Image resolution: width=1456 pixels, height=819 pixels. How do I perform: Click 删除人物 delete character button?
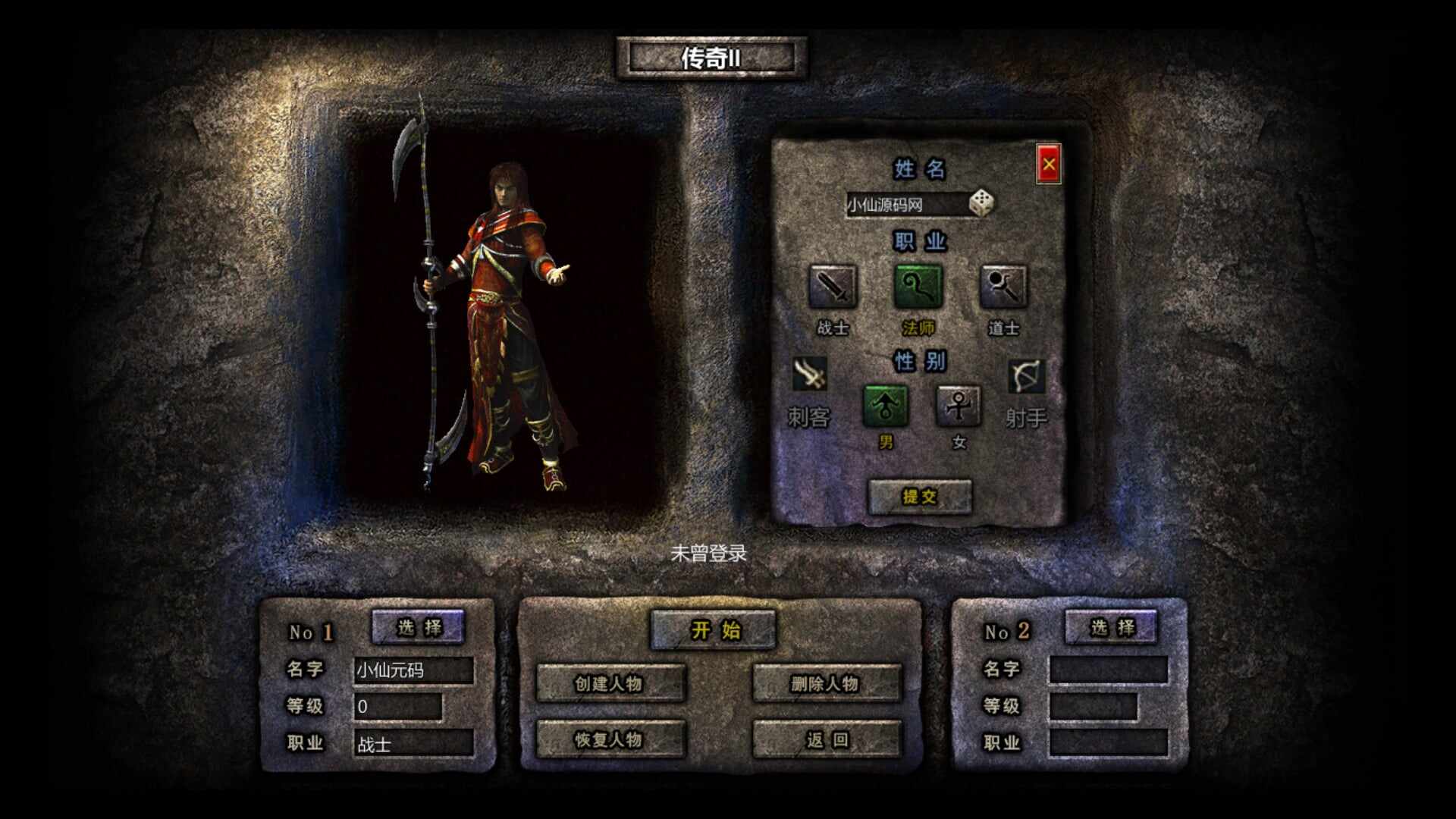[826, 683]
